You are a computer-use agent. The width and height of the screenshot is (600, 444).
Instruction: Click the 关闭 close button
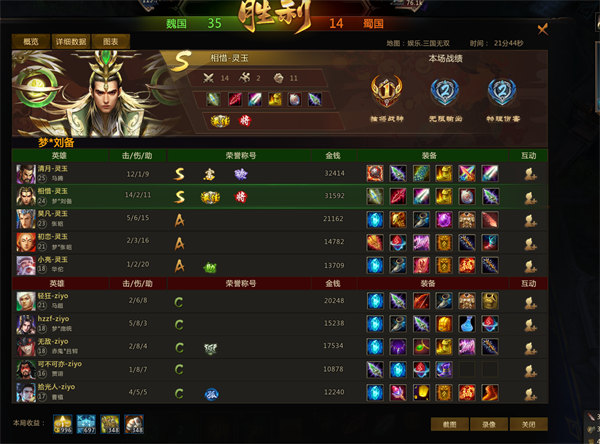[528, 424]
